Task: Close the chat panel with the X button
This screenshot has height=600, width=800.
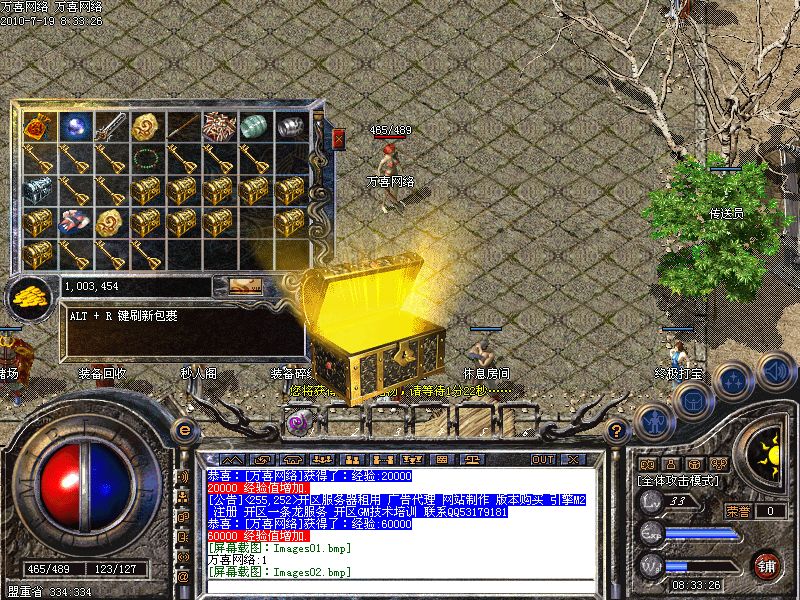Action: click(573, 459)
